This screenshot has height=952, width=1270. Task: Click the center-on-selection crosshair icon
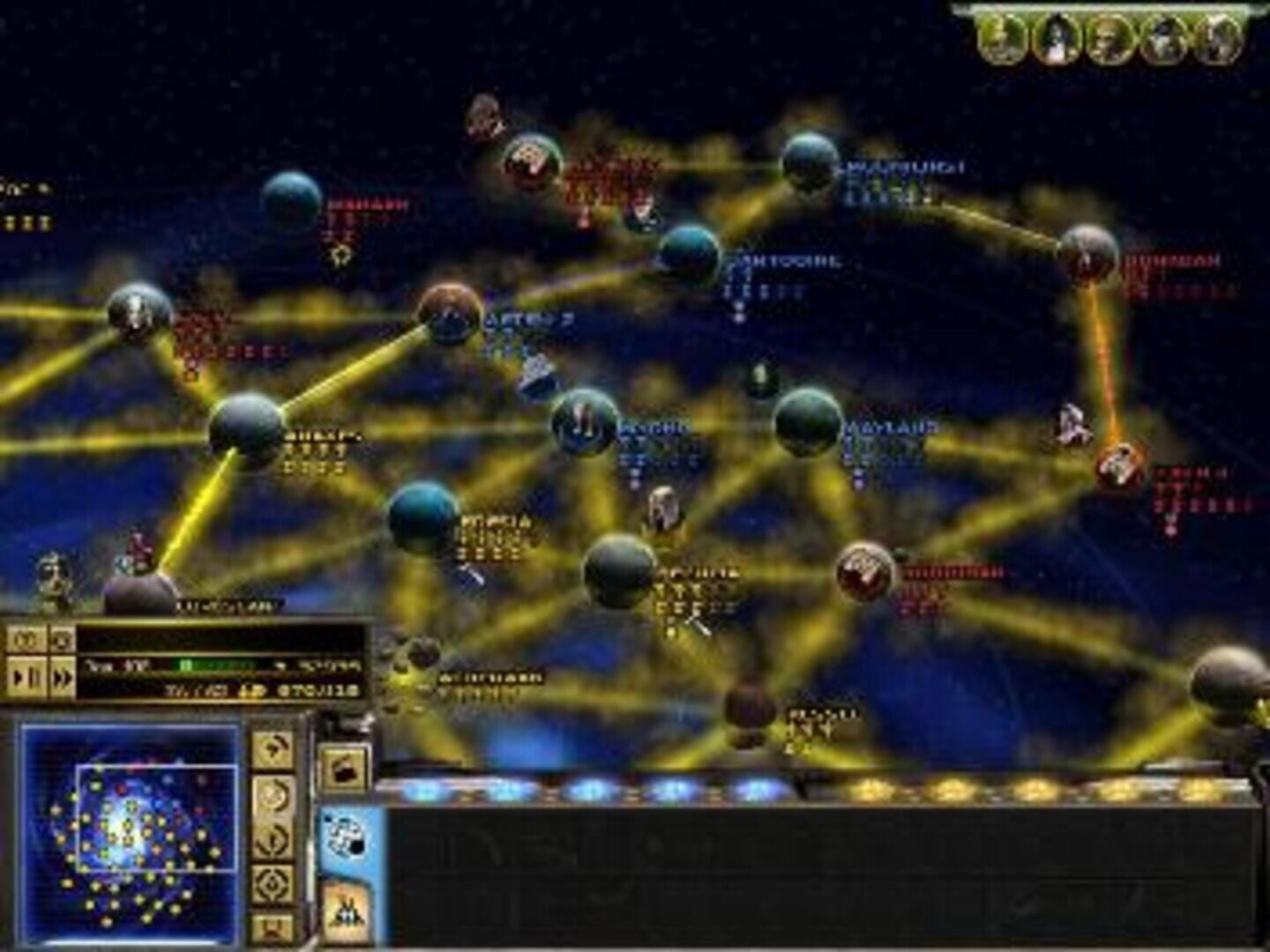pyautogui.click(x=273, y=882)
